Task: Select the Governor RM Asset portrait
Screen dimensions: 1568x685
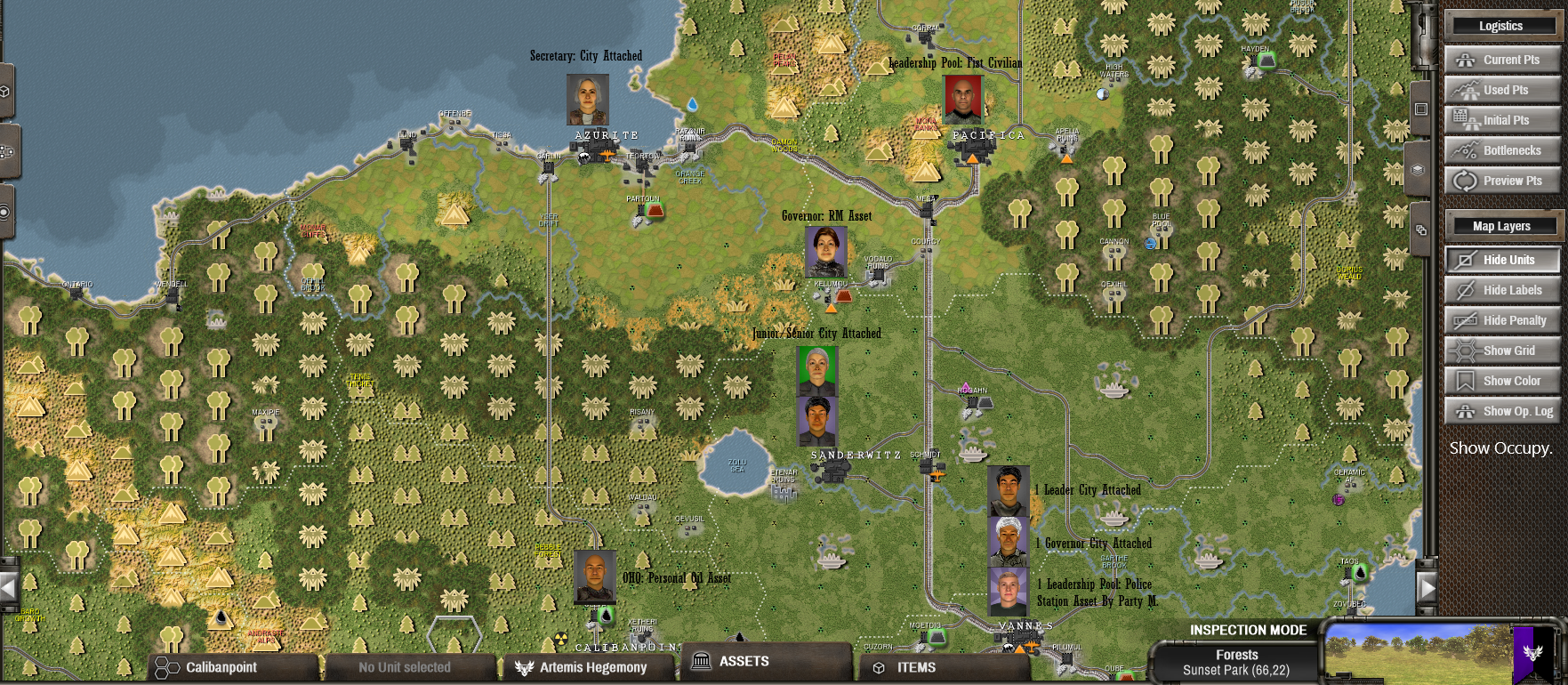Action: pos(825,252)
